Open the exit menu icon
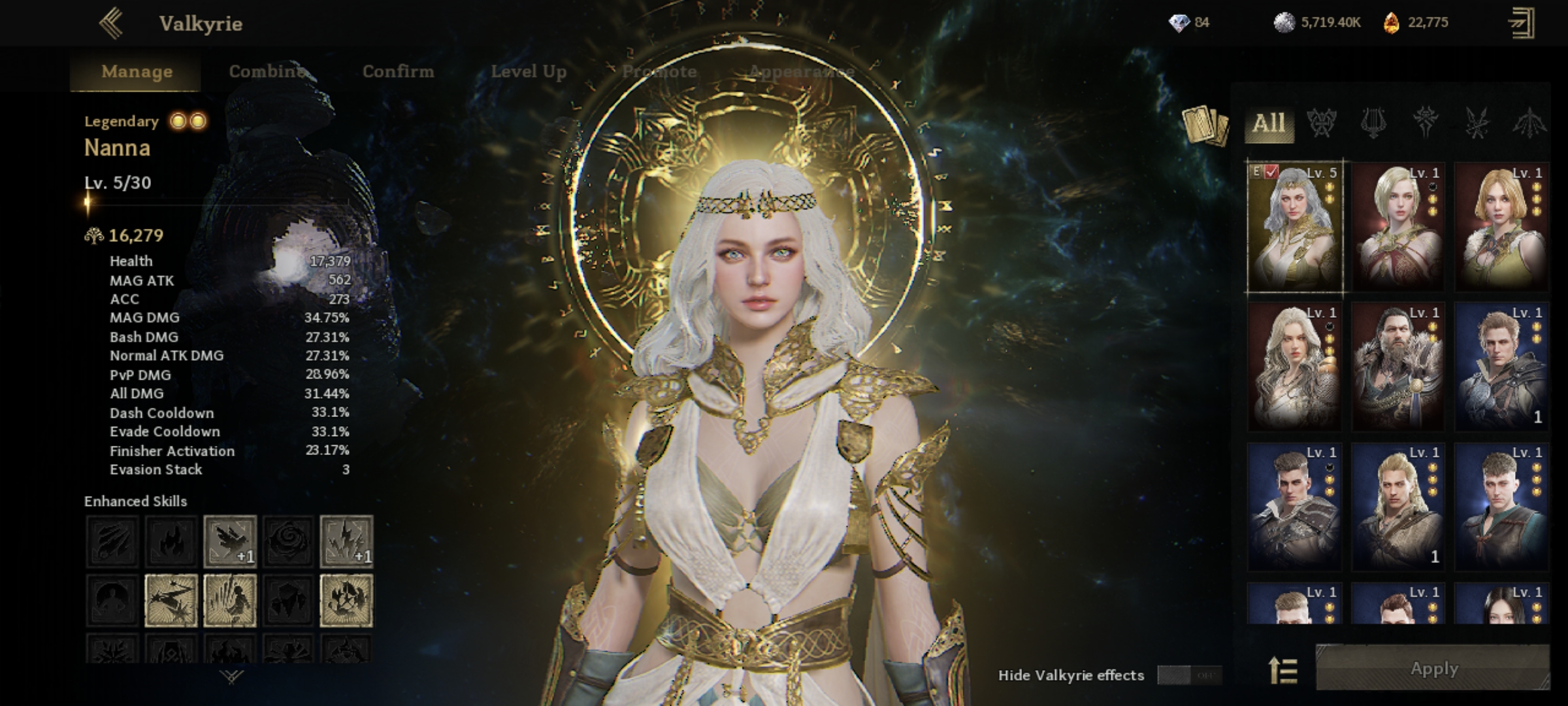 click(x=1522, y=24)
